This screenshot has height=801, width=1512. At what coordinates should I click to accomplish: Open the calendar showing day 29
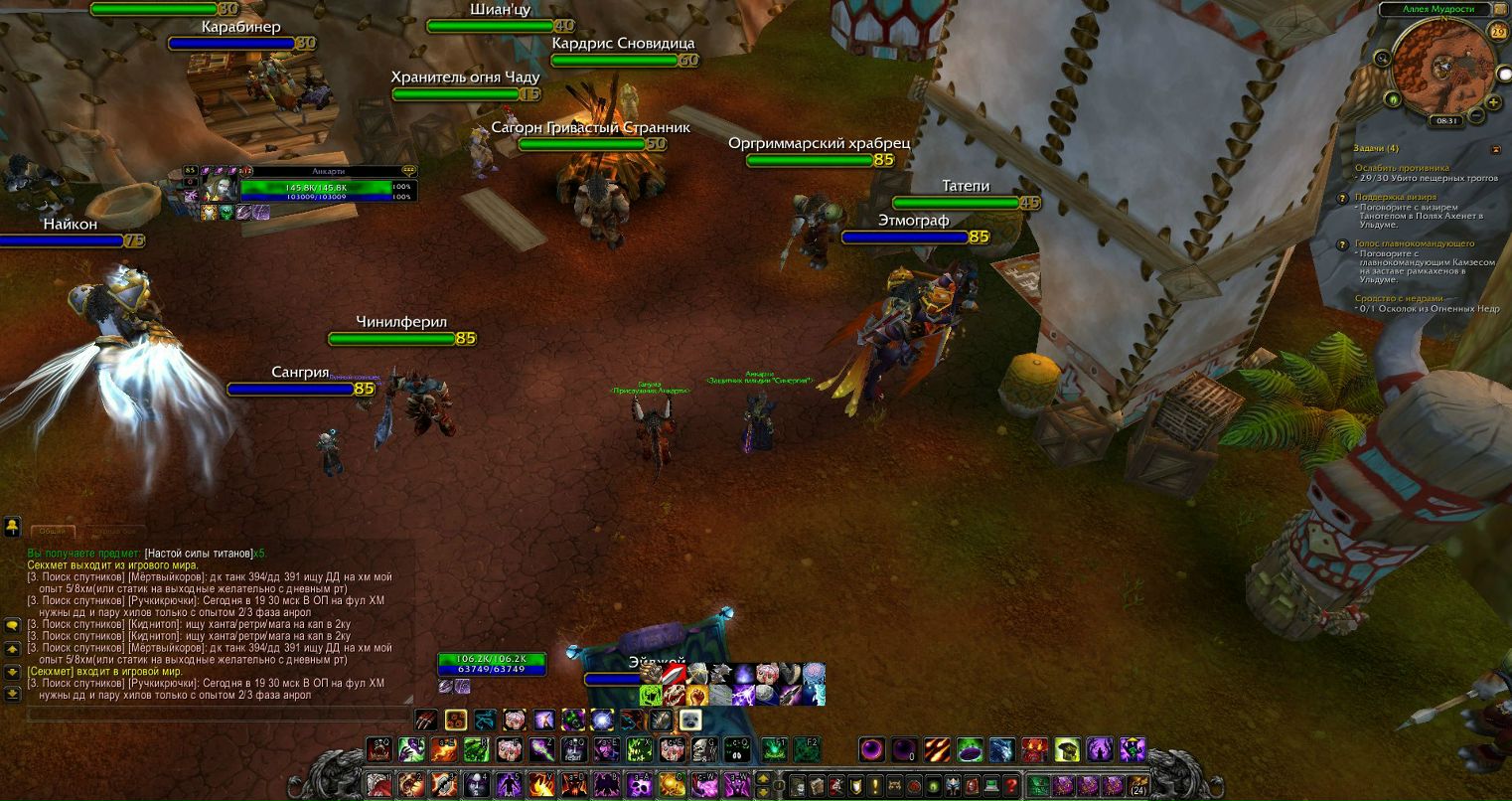click(1498, 32)
